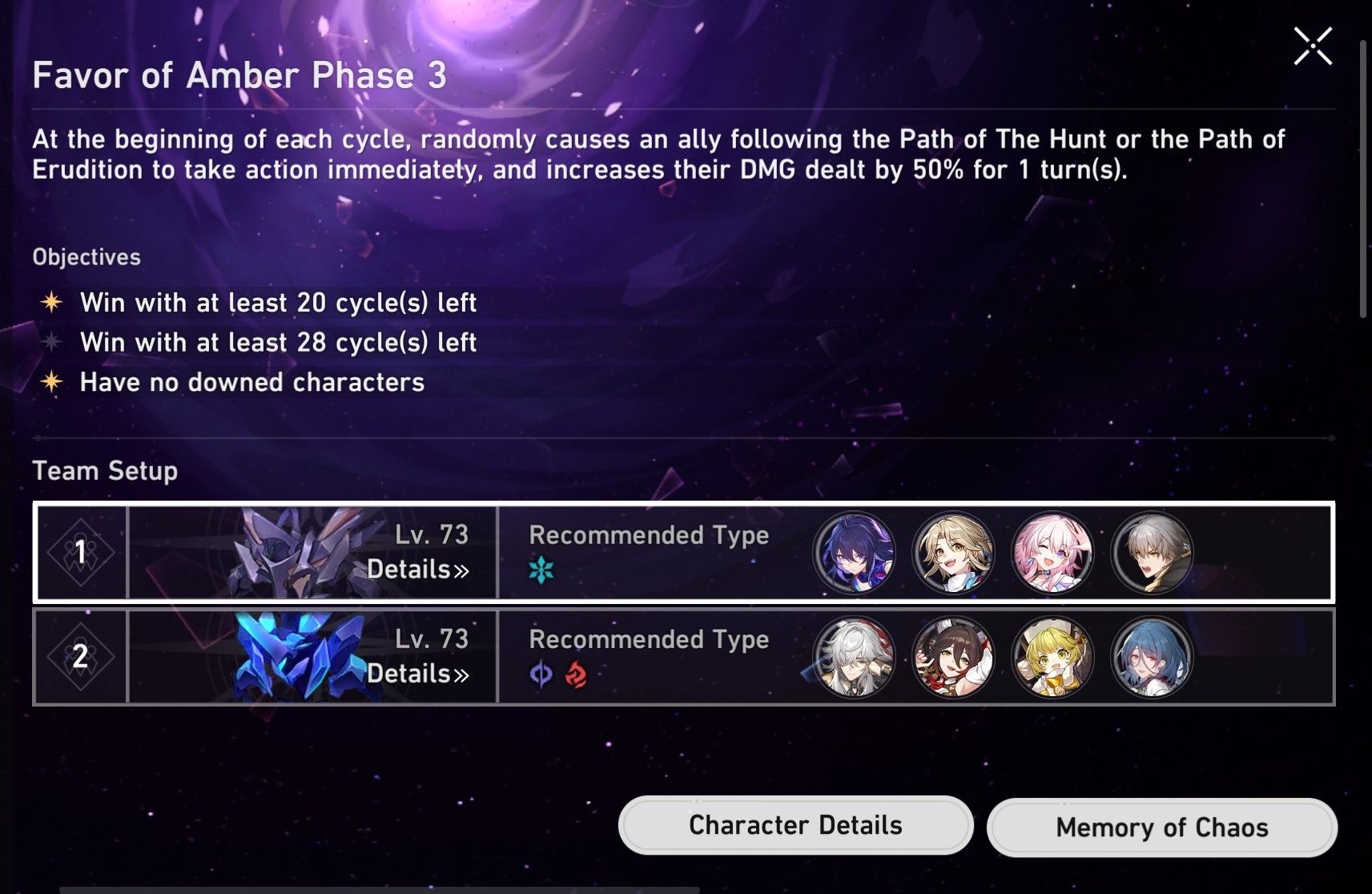Open Memory of Chaos
The image size is (1372, 894).
pos(1161,826)
